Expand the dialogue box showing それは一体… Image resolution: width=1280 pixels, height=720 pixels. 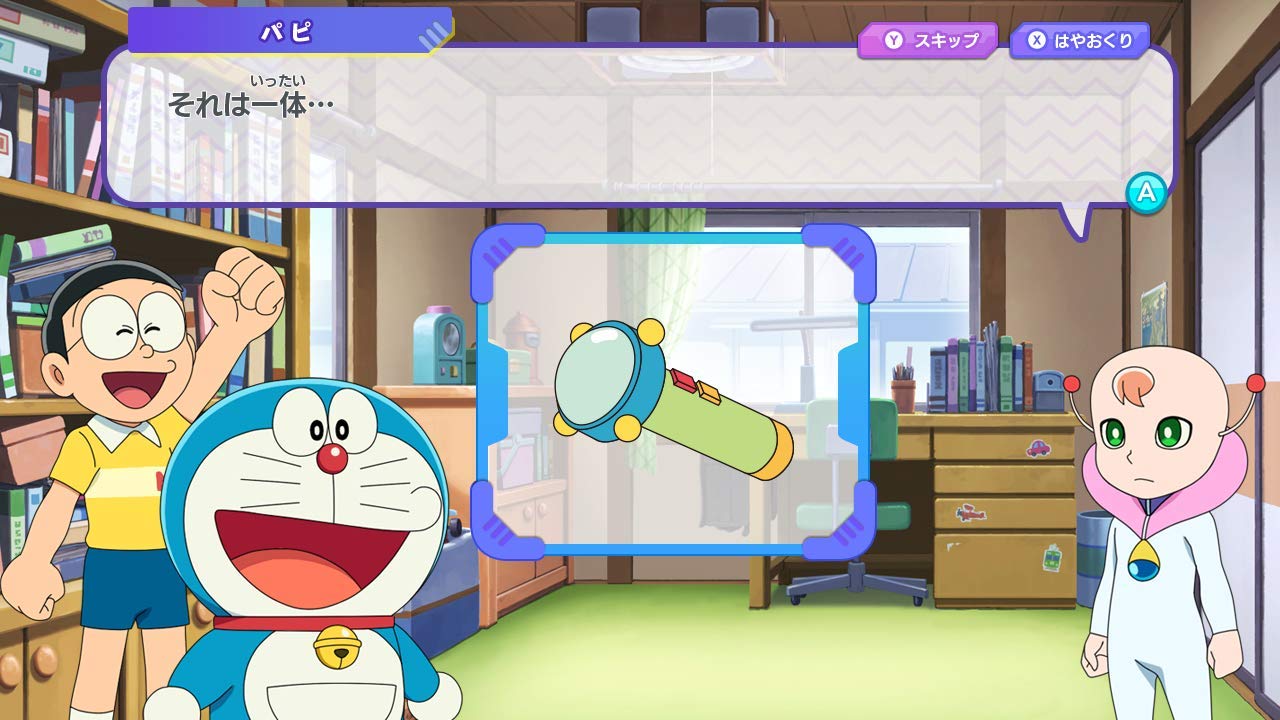640,130
